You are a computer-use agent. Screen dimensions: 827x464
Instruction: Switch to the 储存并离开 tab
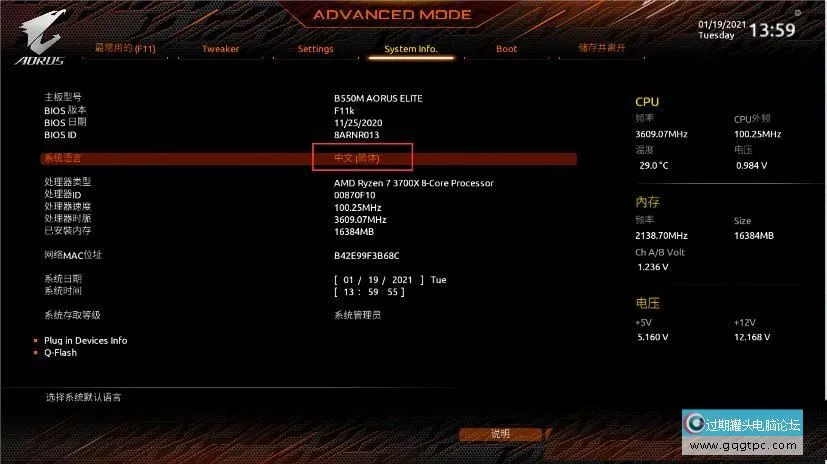coord(601,48)
